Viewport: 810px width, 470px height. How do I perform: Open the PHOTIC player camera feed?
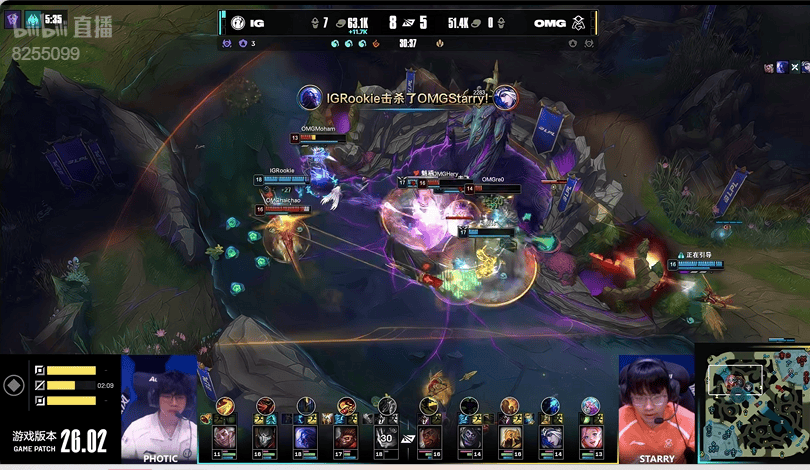click(x=159, y=407)
